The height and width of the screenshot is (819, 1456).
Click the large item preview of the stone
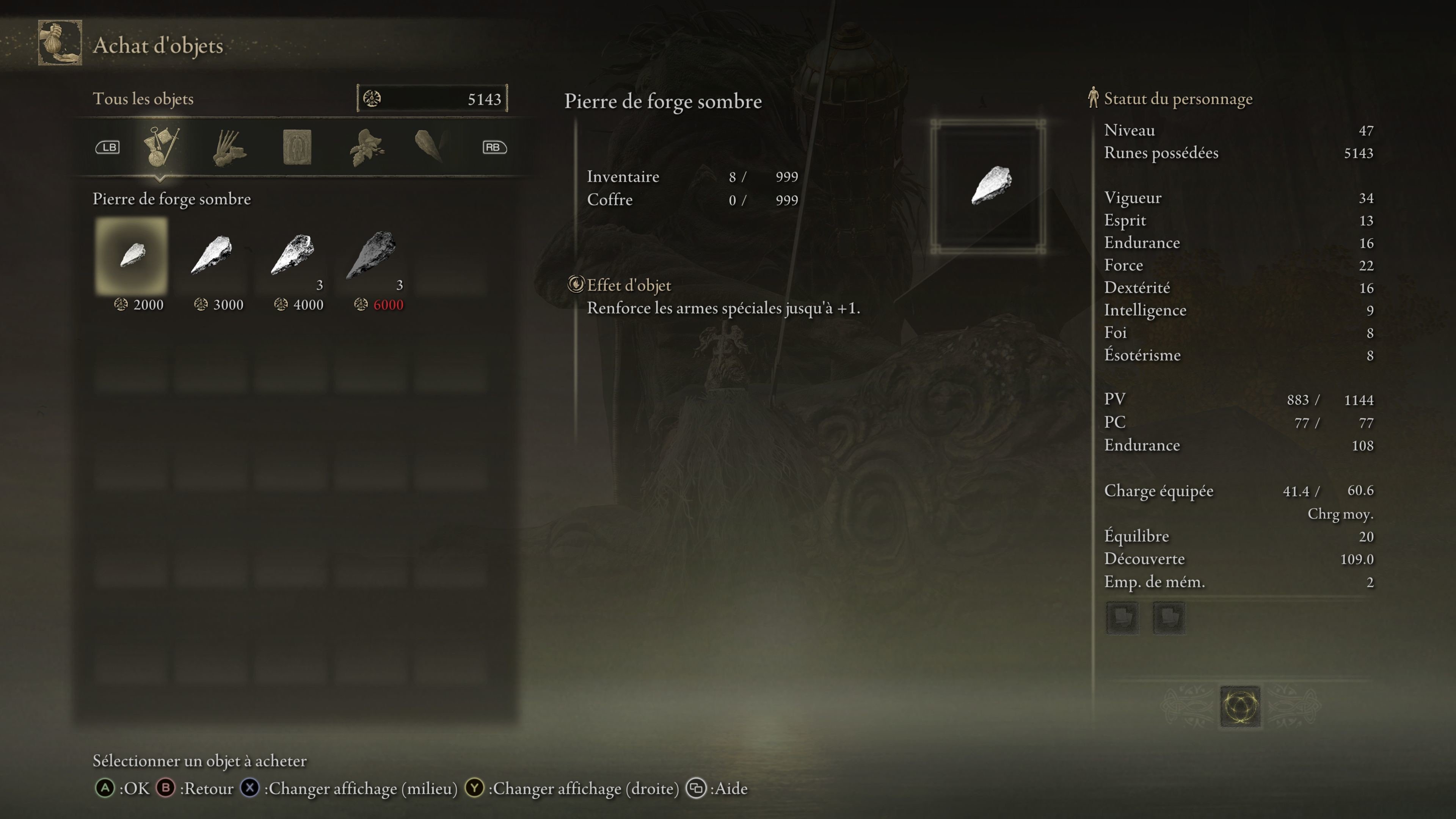coord(988,186)
